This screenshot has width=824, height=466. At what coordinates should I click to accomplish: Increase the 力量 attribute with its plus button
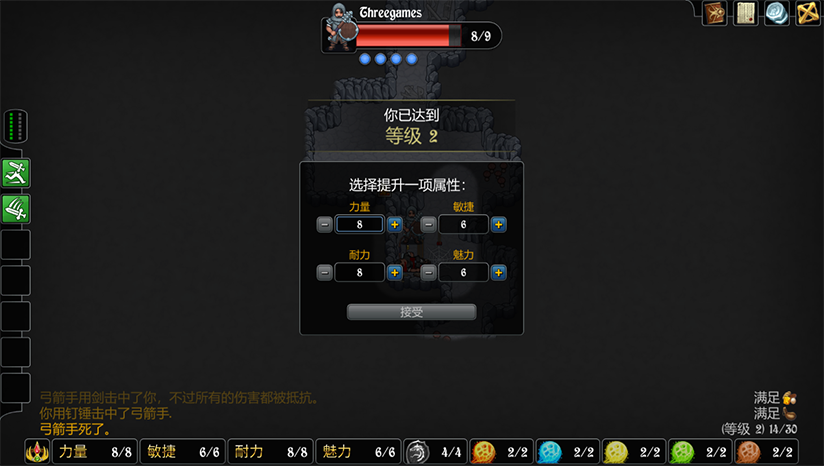pos(395,224)
